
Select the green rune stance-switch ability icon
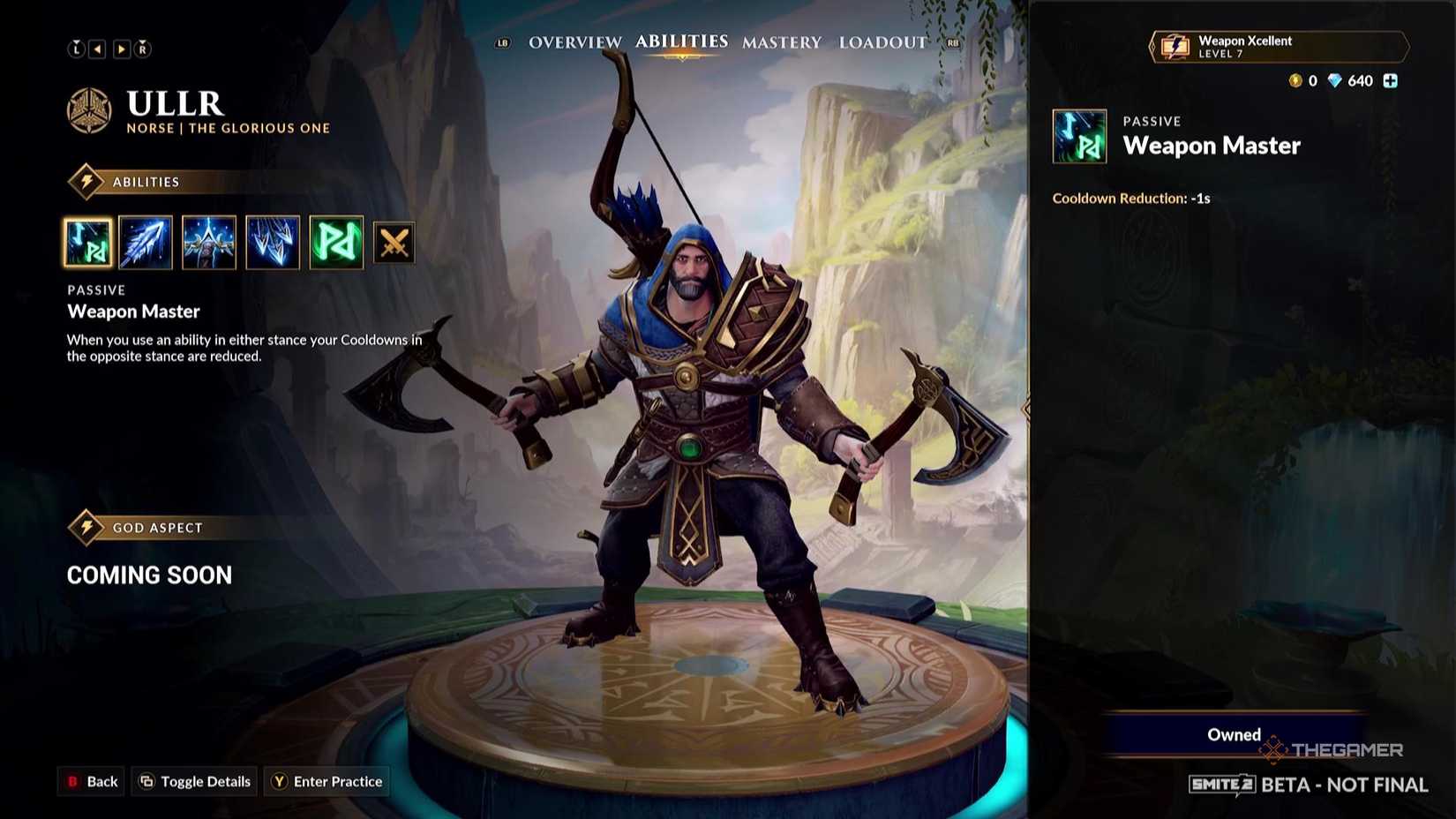[335, 243]
